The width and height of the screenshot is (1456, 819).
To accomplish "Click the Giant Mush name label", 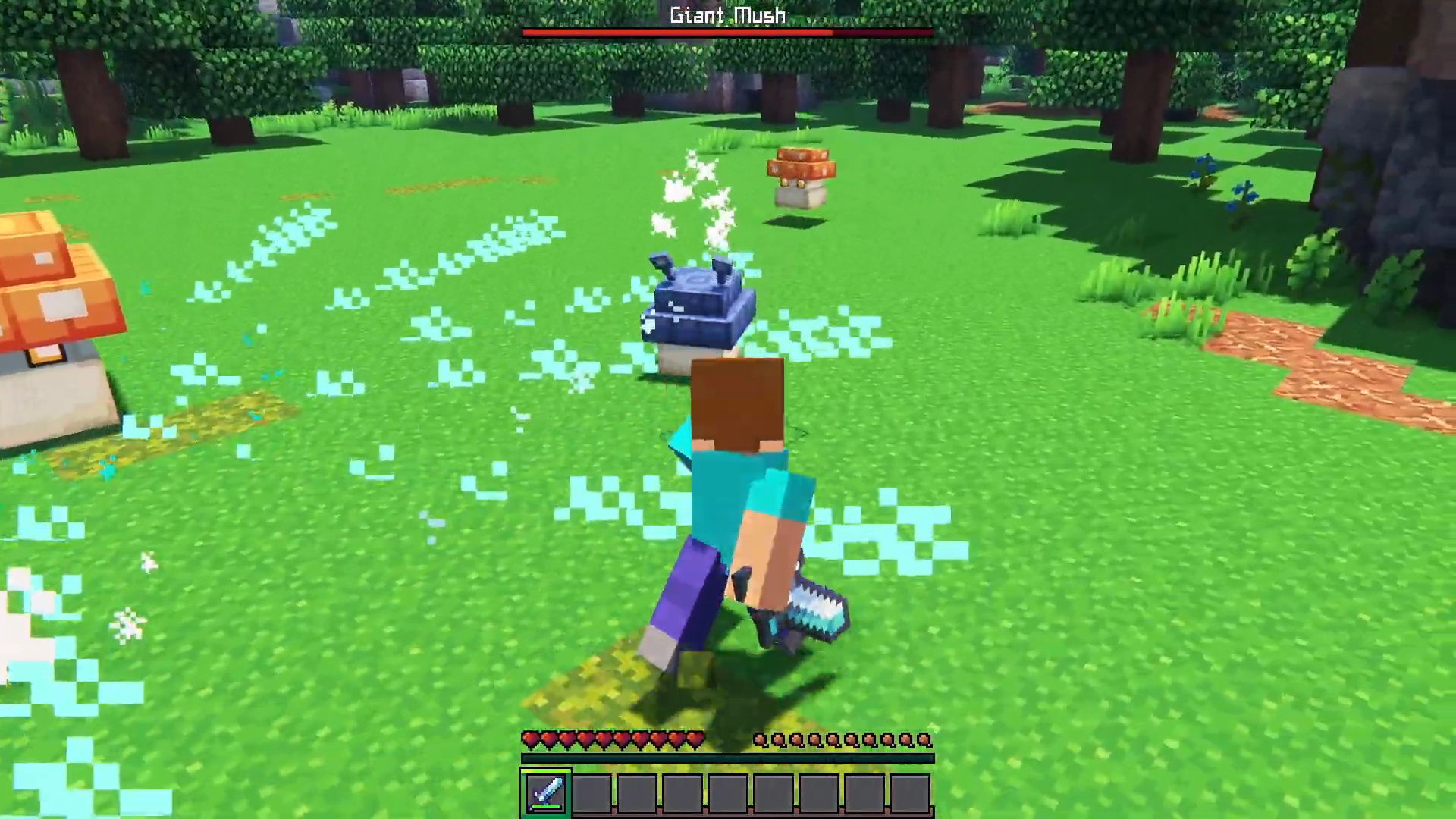I will (x=726, y=14).
